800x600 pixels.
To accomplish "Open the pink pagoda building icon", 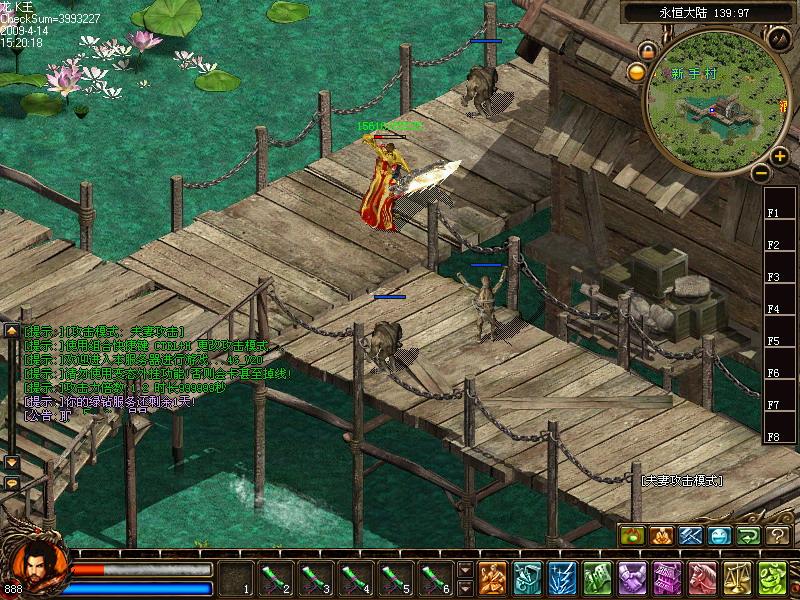I will click(x=666, y=578).
